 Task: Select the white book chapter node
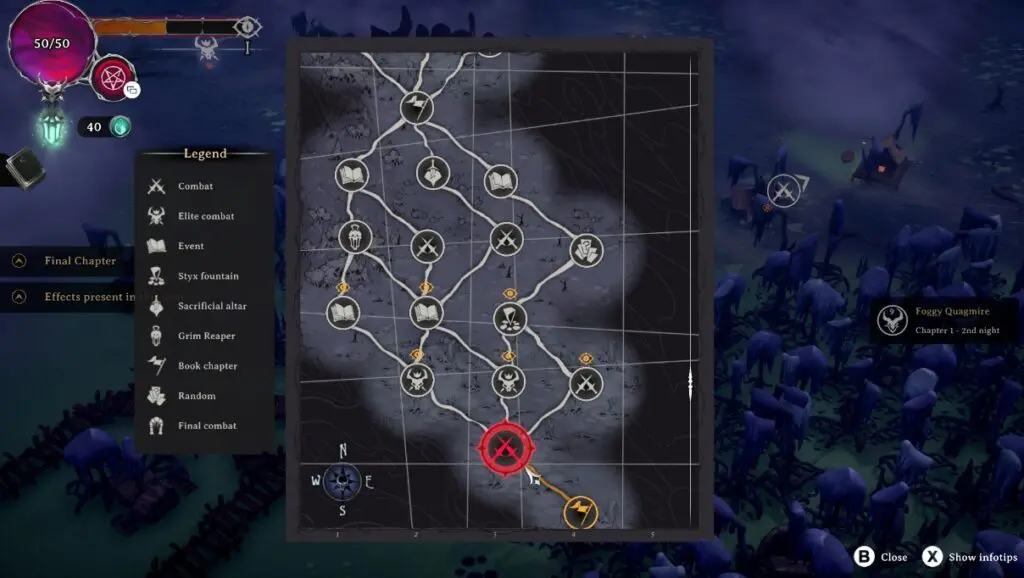(x=415, y=107)
